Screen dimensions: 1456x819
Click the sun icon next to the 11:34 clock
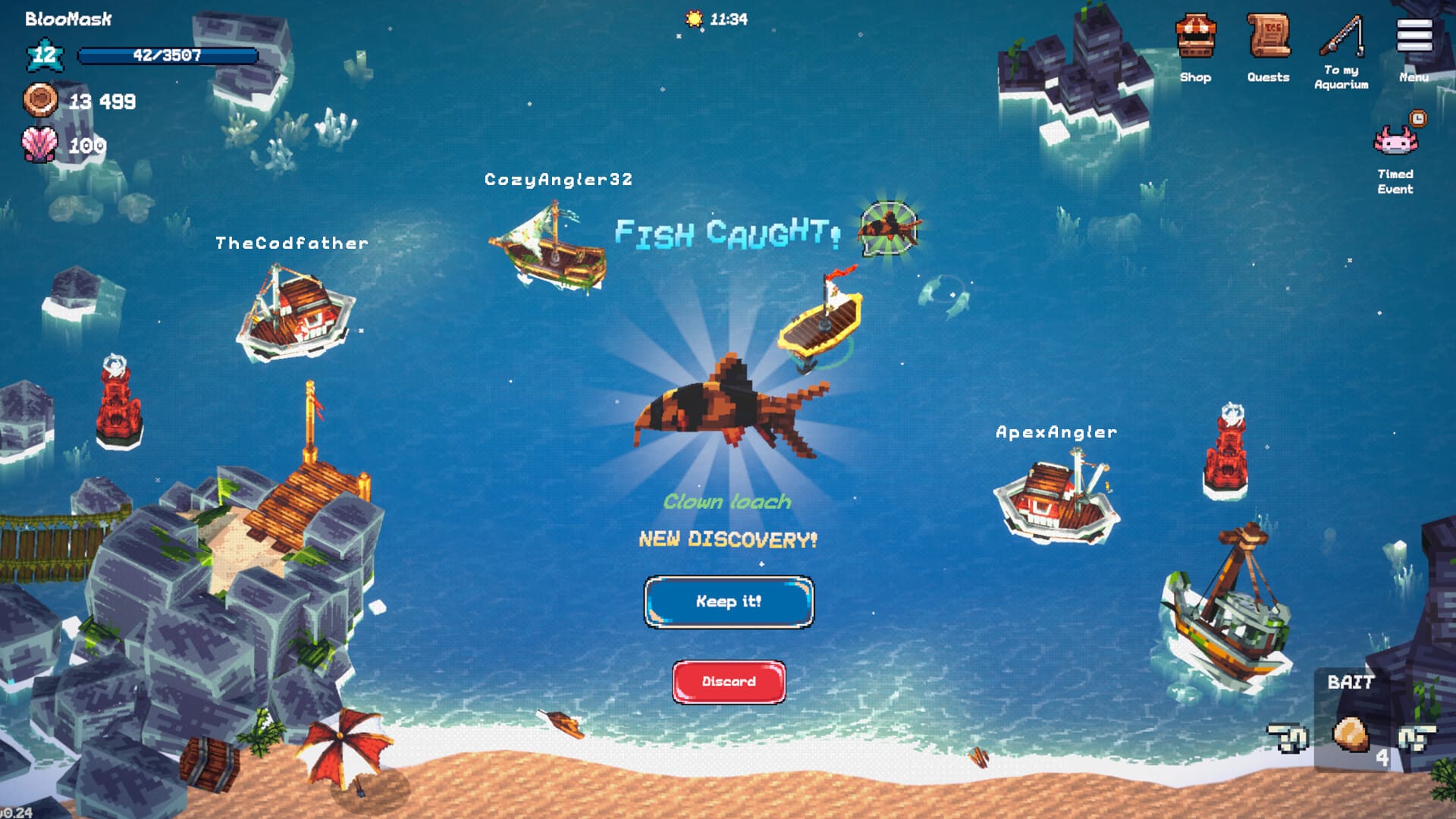click(x=693, y=19)
